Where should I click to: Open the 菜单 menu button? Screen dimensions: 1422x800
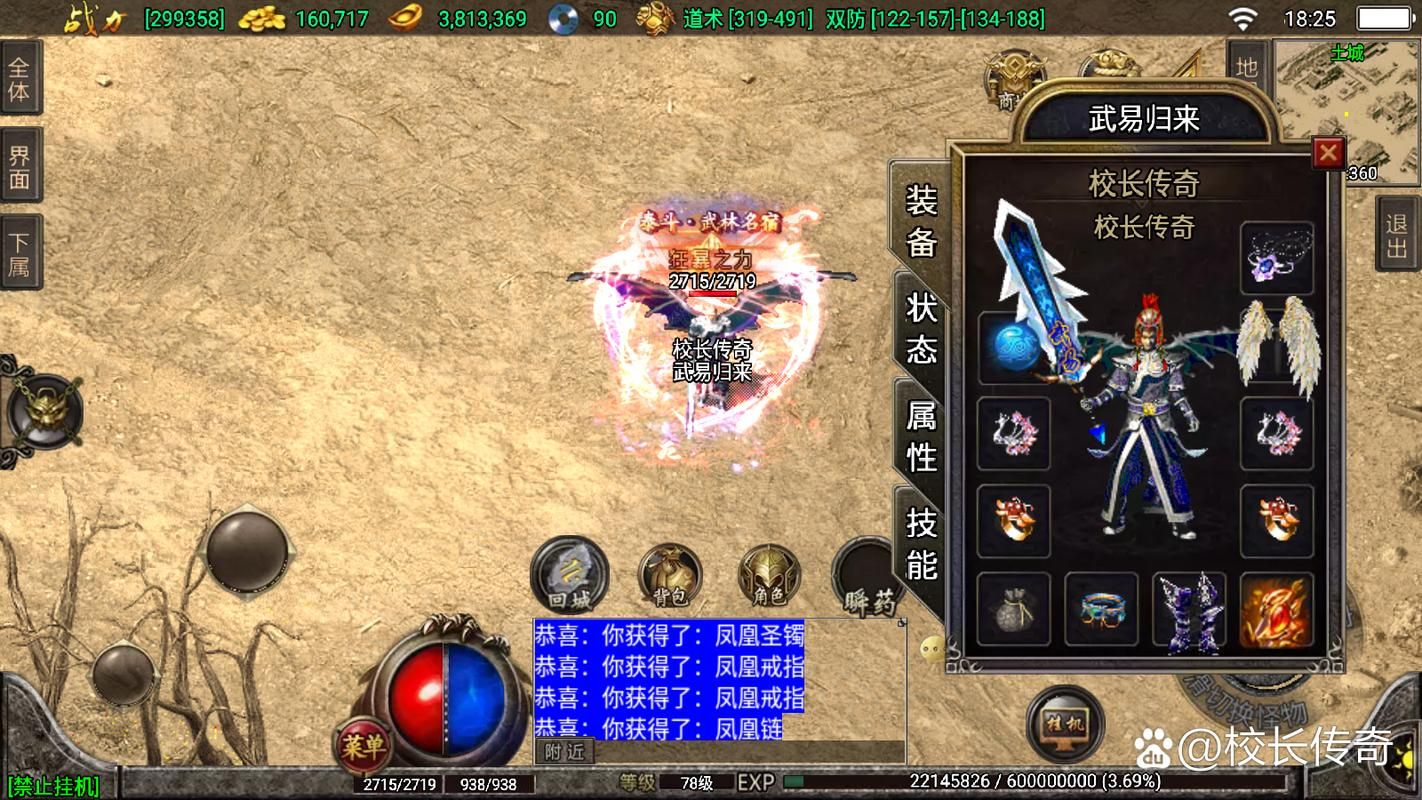[x=362, y=746]
